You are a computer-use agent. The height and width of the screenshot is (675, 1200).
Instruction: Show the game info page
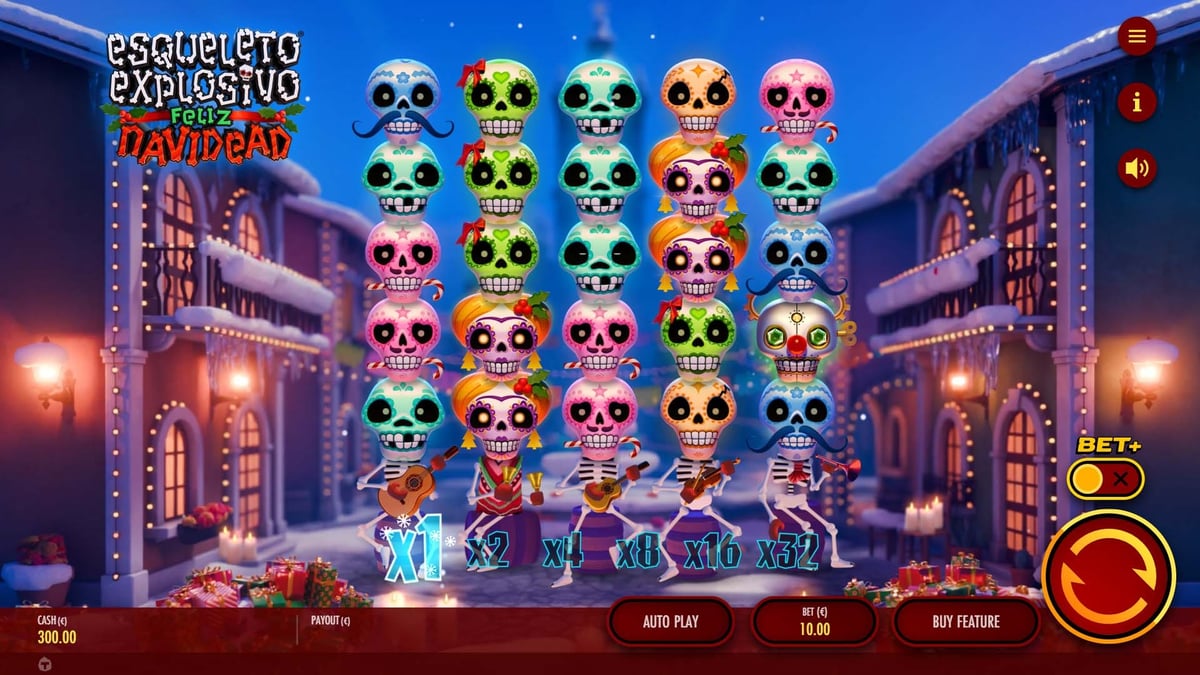coord(1136,102)
